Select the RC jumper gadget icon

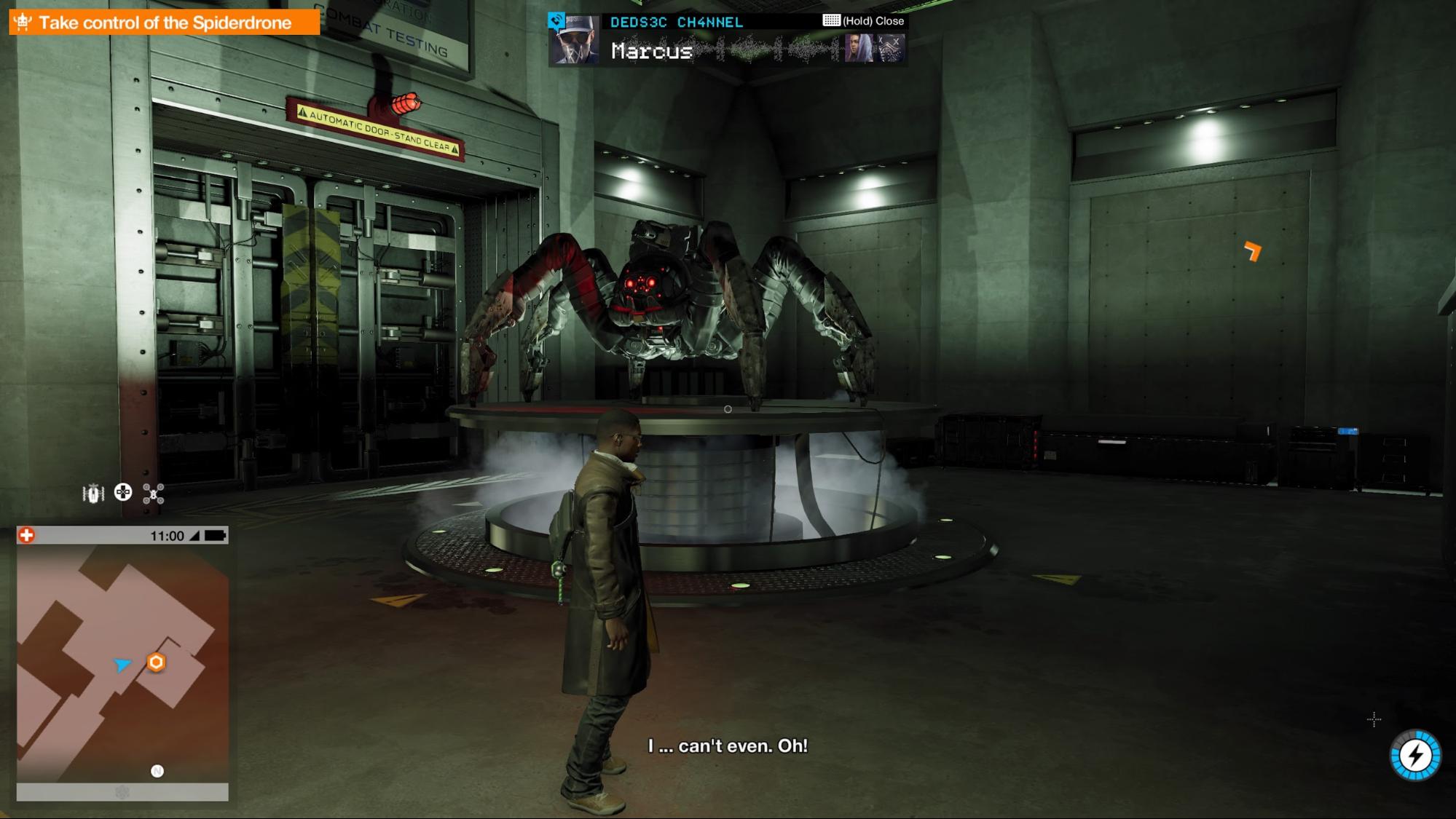coord(93,494)
